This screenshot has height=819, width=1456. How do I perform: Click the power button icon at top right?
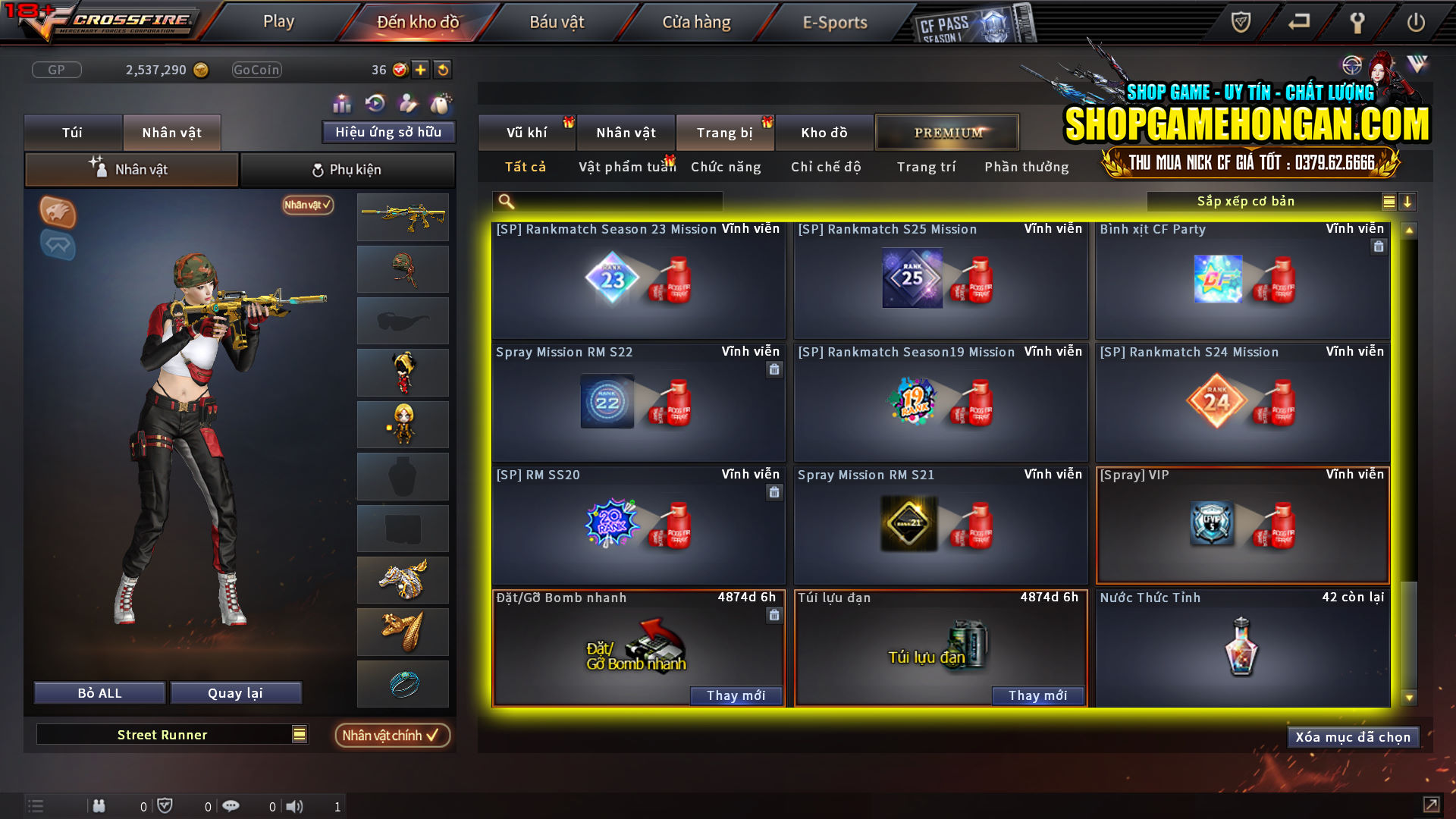click(1417, 23)
